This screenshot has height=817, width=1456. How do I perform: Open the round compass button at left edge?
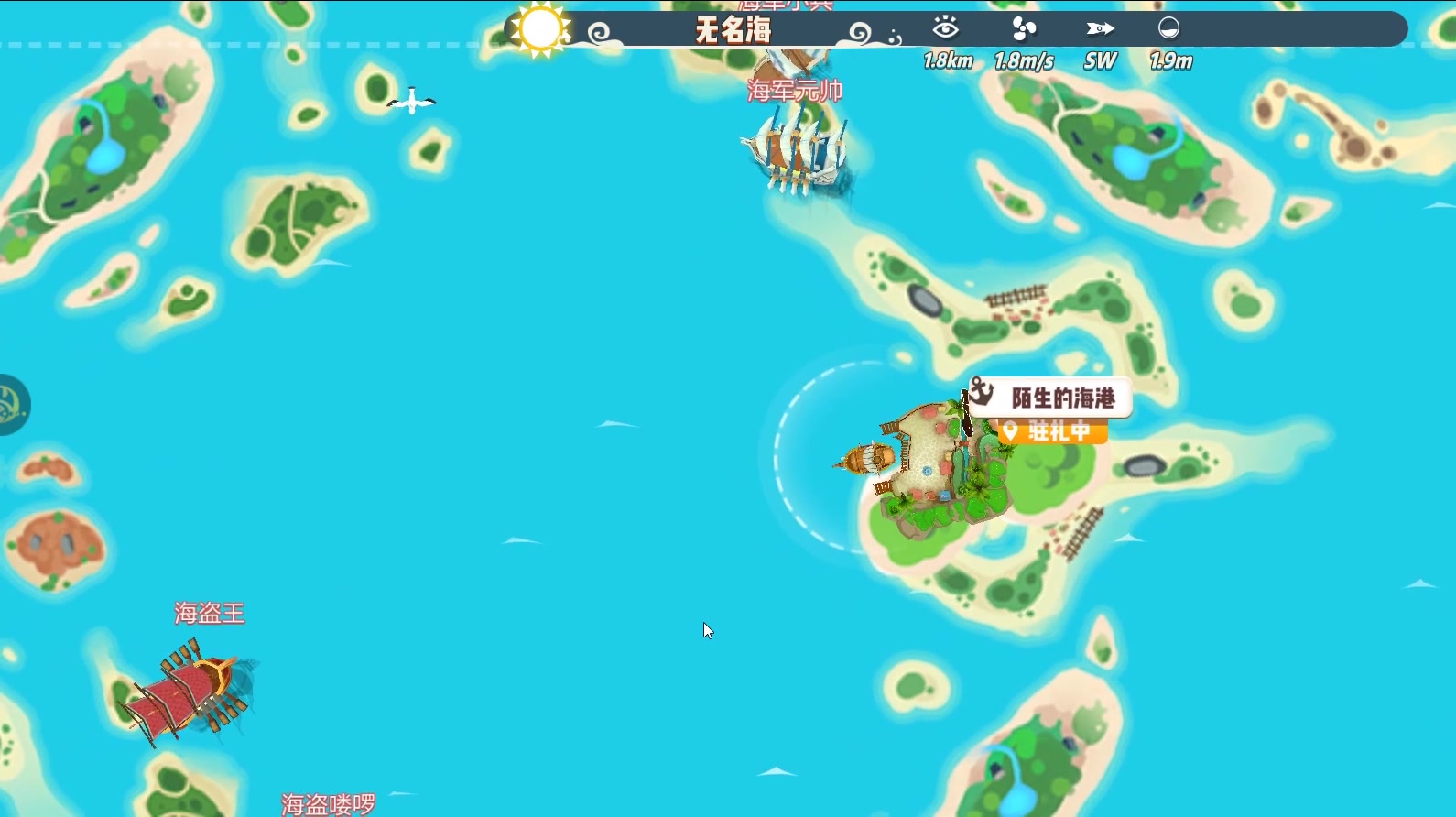11,404
